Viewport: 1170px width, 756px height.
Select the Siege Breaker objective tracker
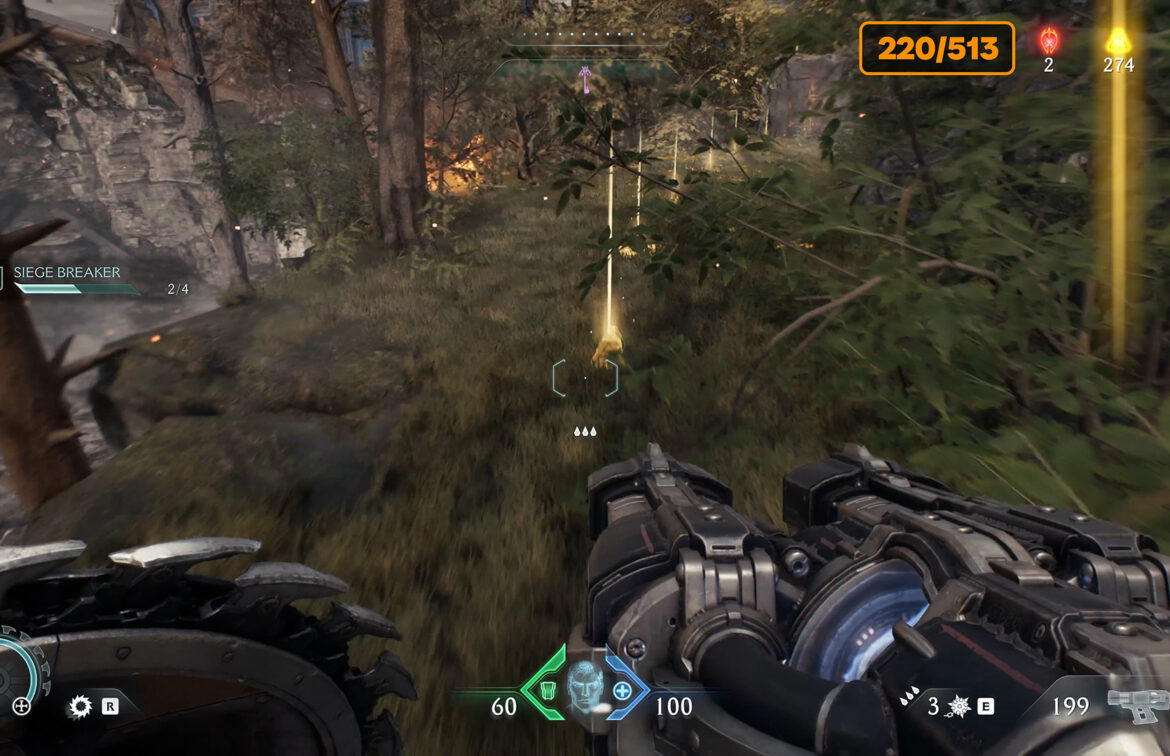point(68,273)
